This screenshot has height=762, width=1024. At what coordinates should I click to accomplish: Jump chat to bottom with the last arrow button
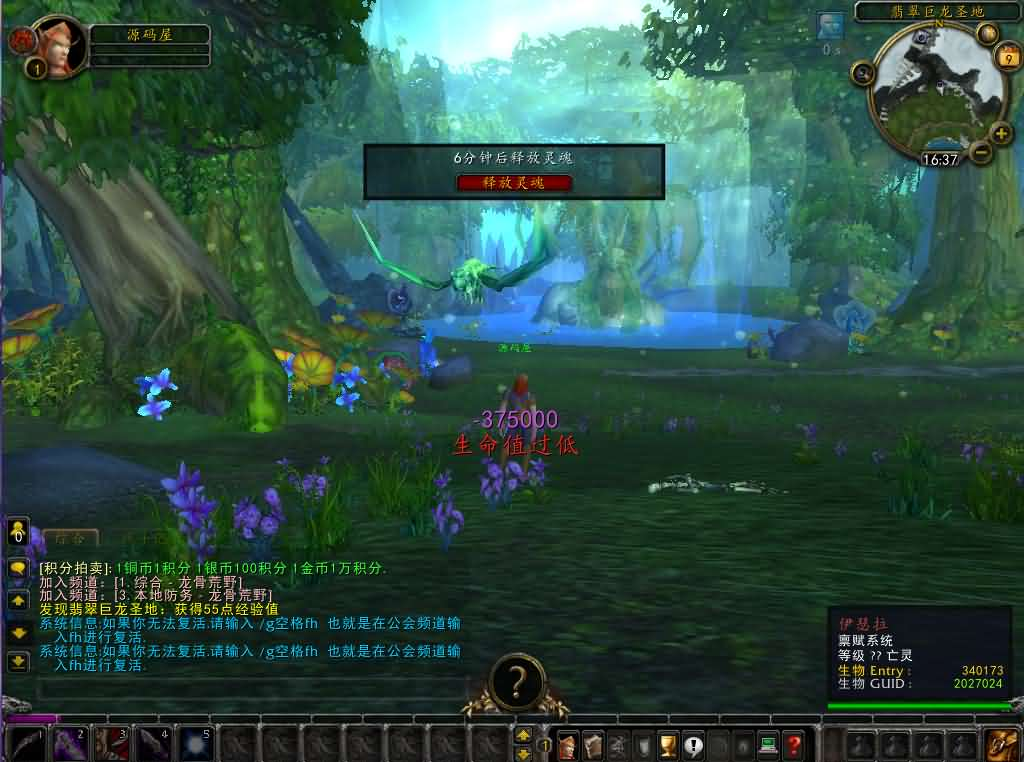[x=18, y=661]
